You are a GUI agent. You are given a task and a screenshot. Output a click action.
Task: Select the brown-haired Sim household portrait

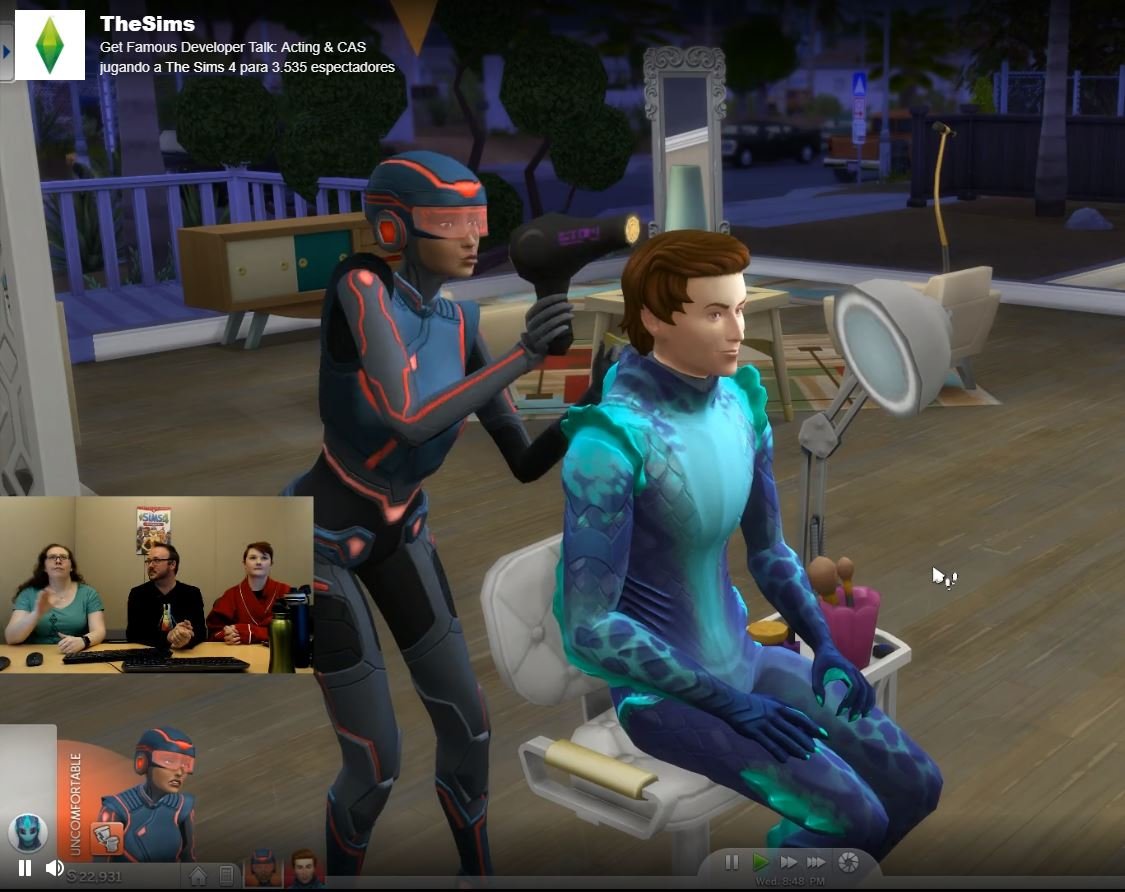point(304,868)
